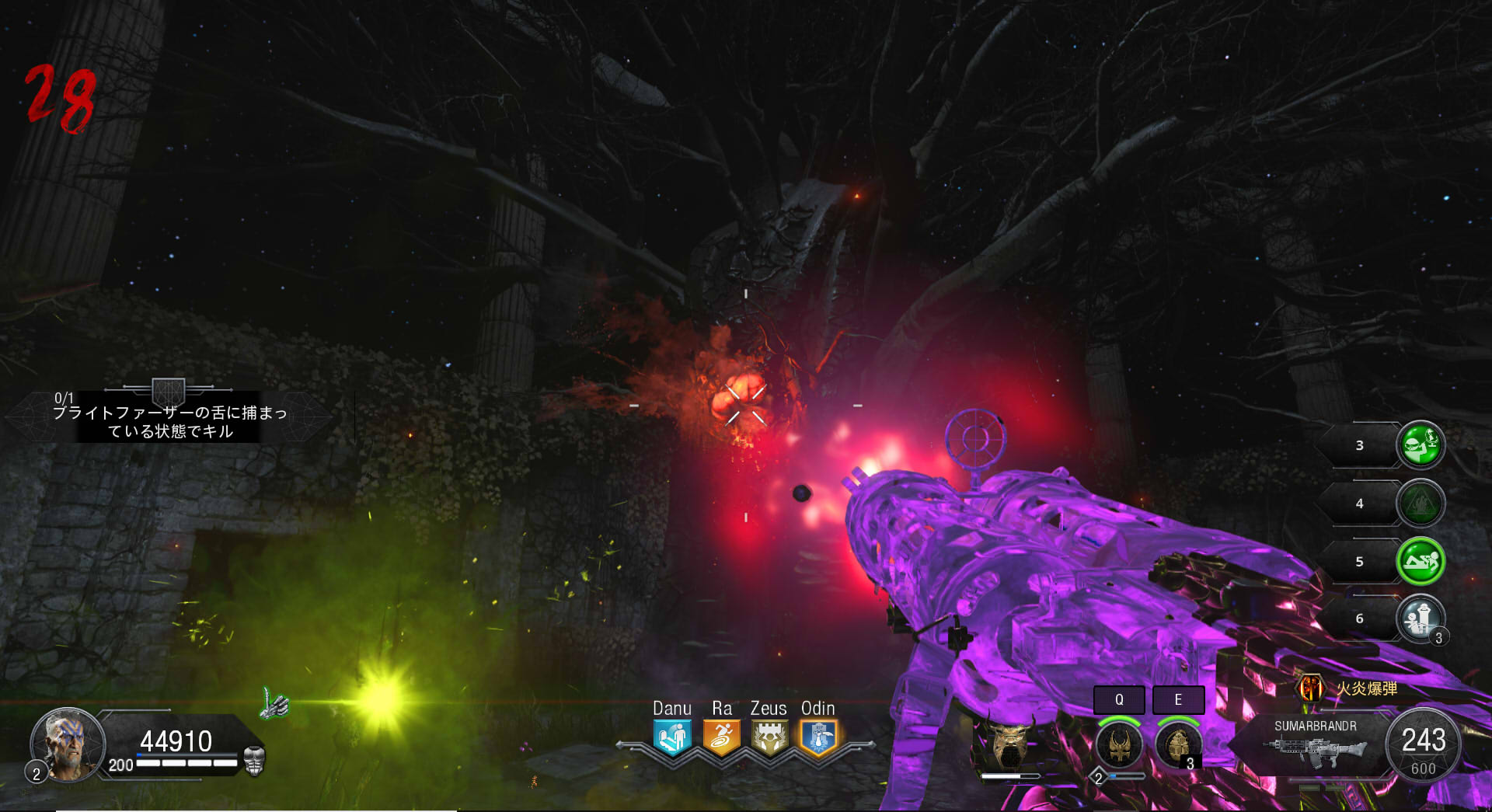Use the scarab grenade under E
The height and width of the screenshot is (812, 1492).
pos(1177,744)
